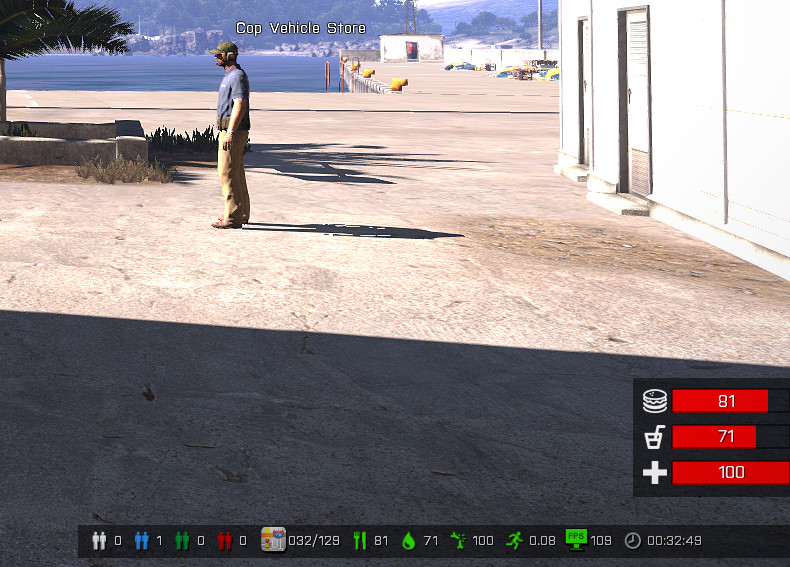Select the burger food icon

coord(654,402)
